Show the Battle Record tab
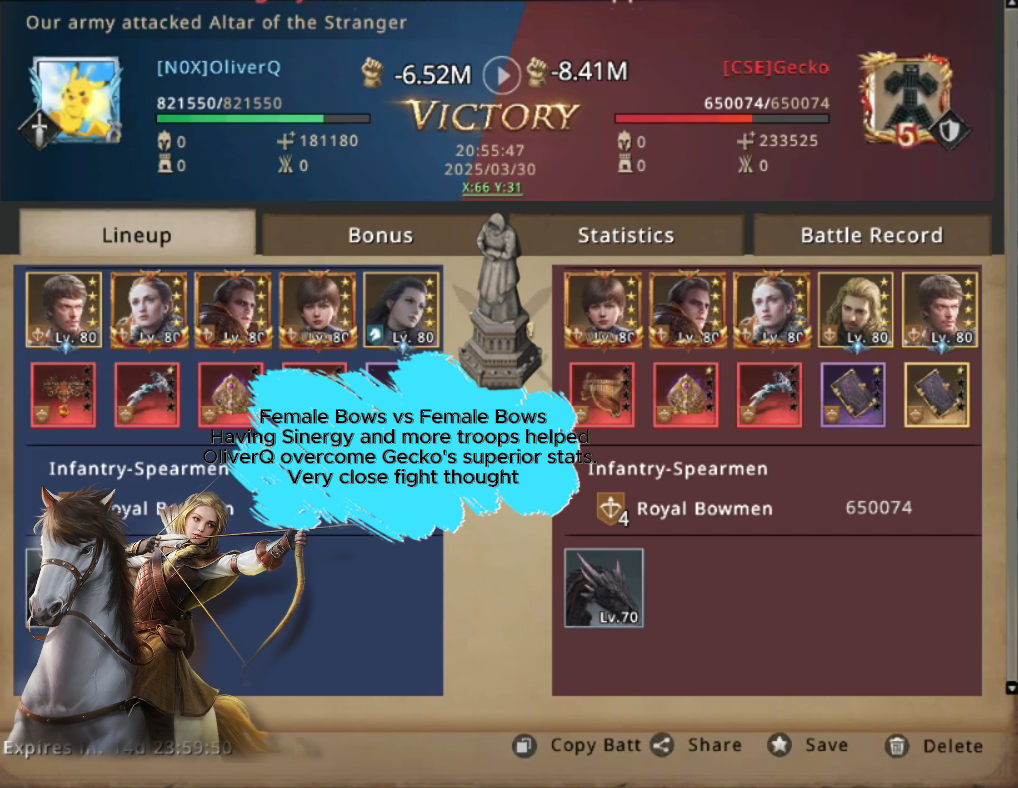 point(871,235)
